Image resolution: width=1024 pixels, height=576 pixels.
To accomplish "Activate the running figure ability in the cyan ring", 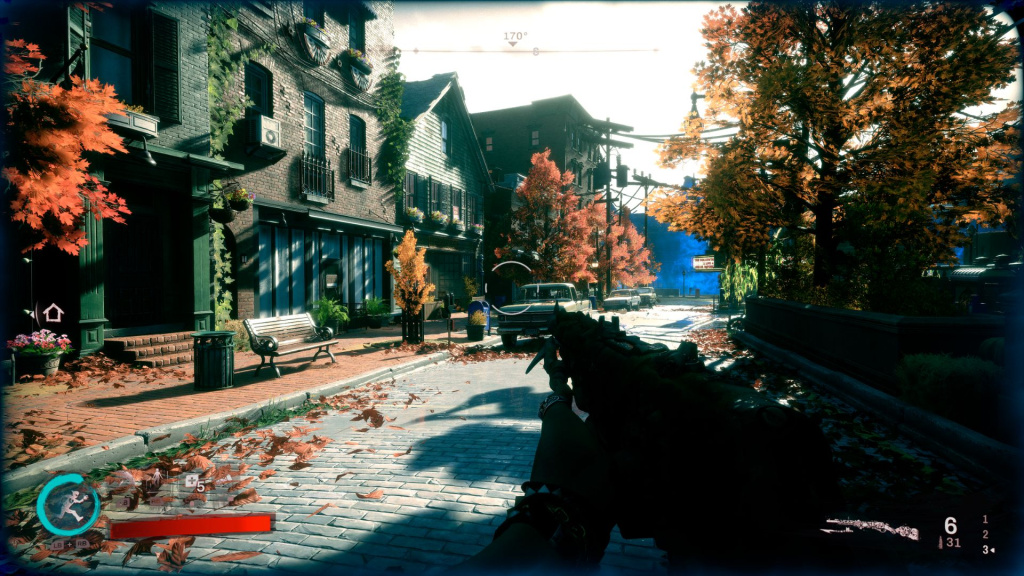I will coord(68,505).
